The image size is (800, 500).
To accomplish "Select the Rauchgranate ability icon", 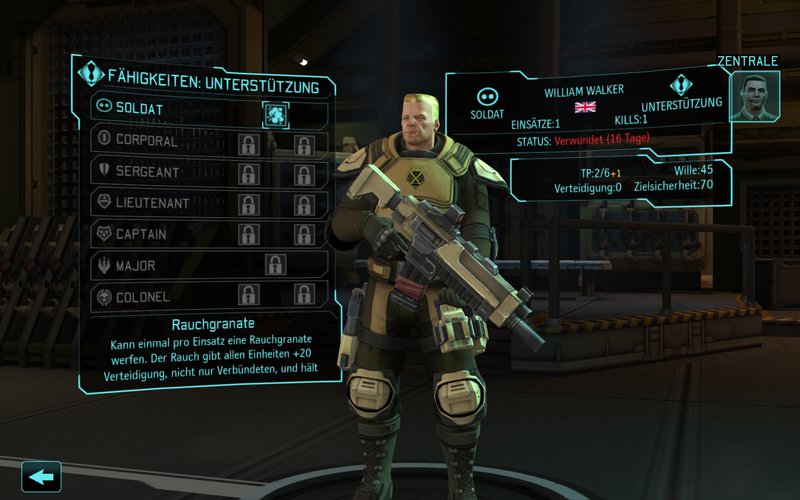I will 276,113.
